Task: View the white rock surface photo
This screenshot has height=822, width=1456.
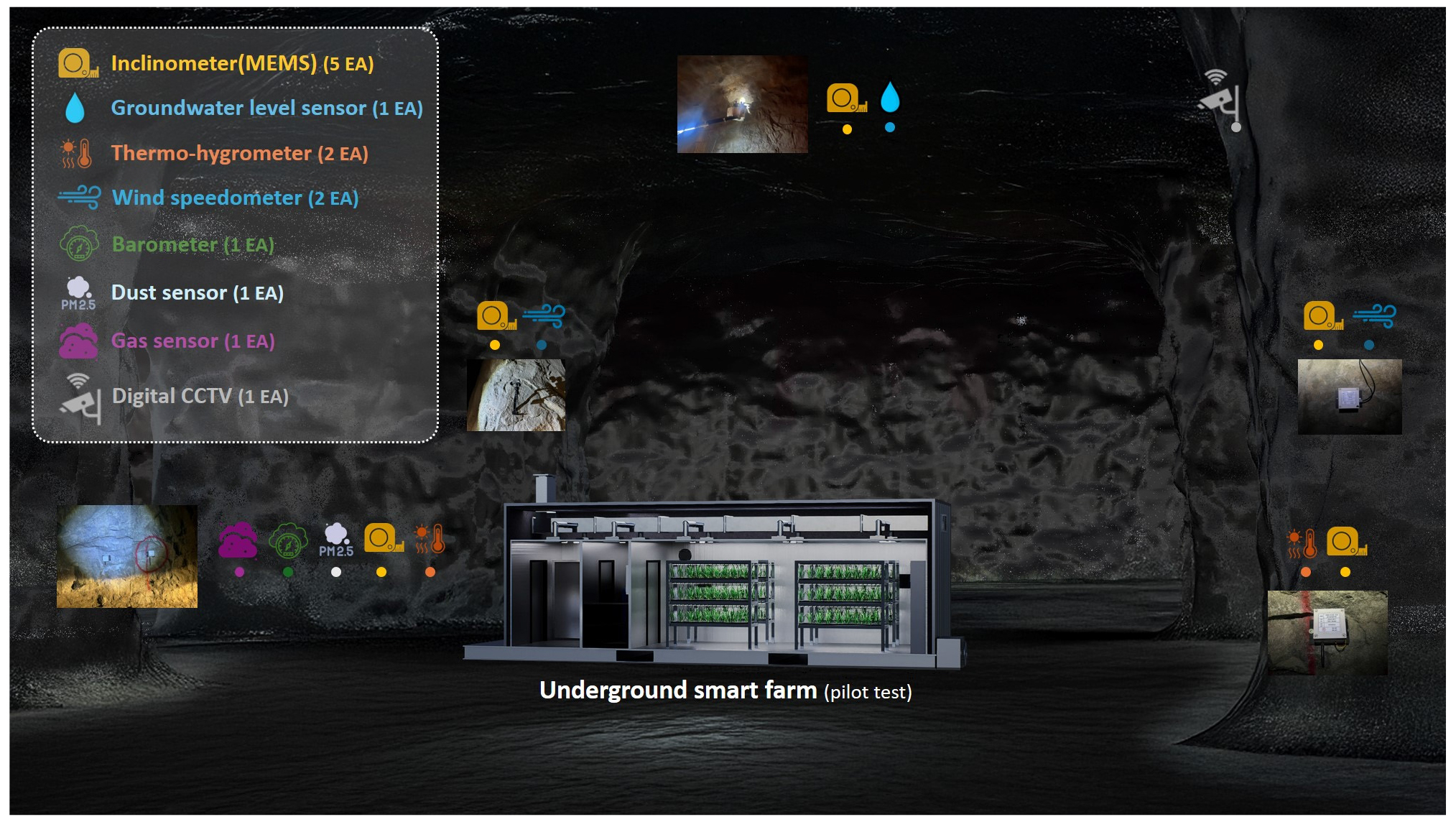Action: 516,395
